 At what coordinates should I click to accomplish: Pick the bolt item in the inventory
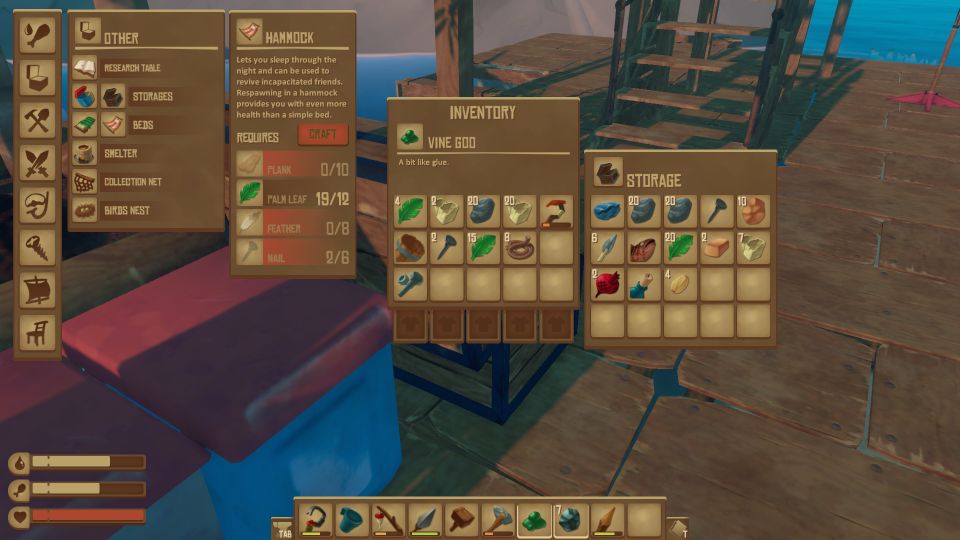point(409,285)
